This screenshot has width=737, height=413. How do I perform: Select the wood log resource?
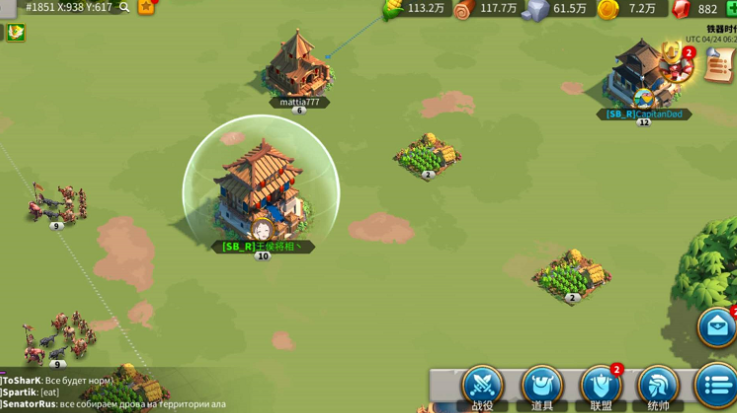(463, 9)
